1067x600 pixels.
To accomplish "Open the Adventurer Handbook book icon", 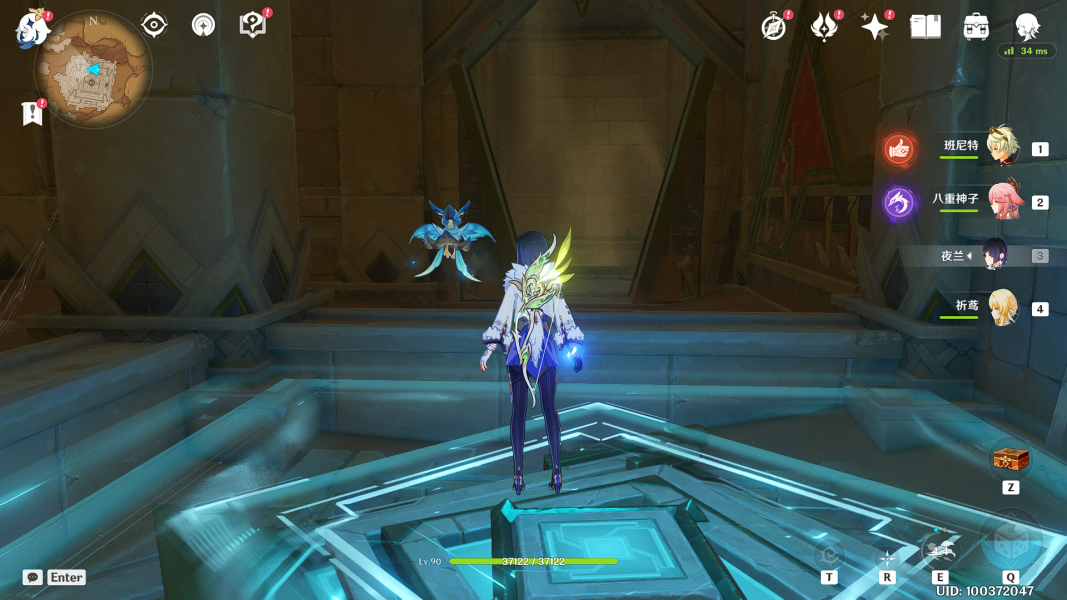I will pyautogui.click(x=925, y=27).
